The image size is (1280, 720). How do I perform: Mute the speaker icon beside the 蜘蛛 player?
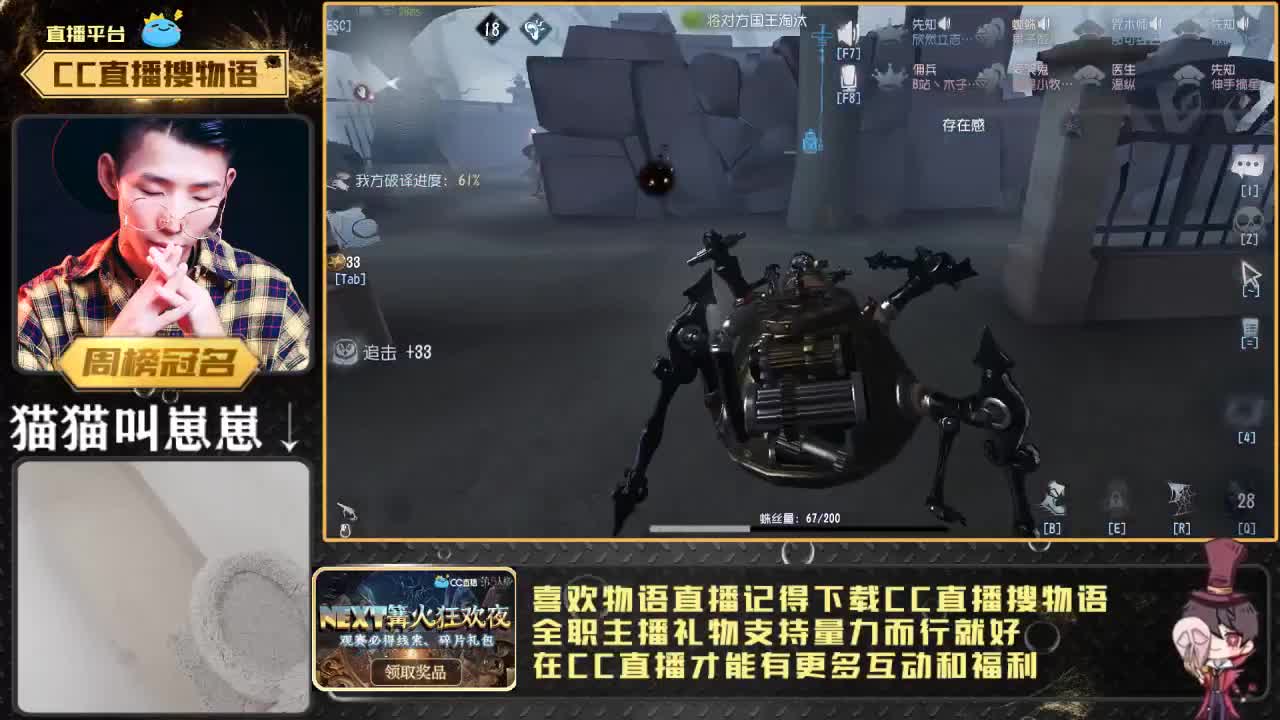click(1043, 25)
